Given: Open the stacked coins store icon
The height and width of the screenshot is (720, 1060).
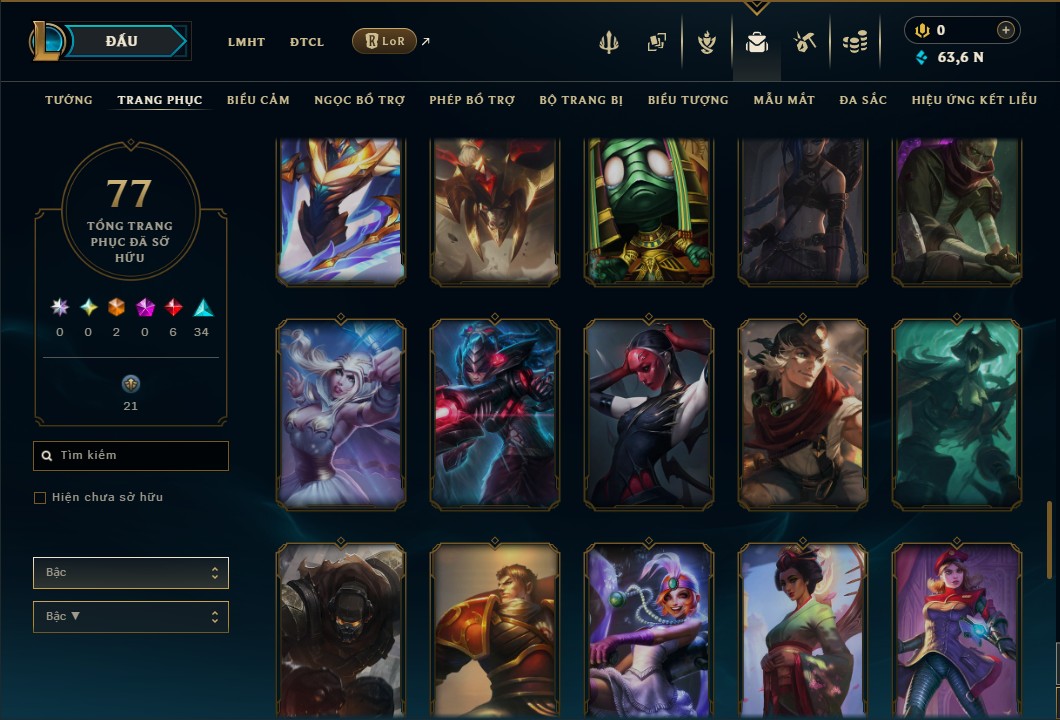Looking at the screenshot, I should [854, 42].
